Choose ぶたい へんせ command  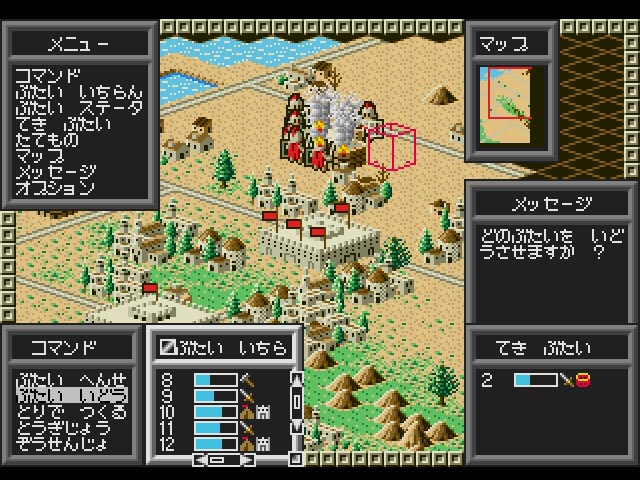point(70,380)
